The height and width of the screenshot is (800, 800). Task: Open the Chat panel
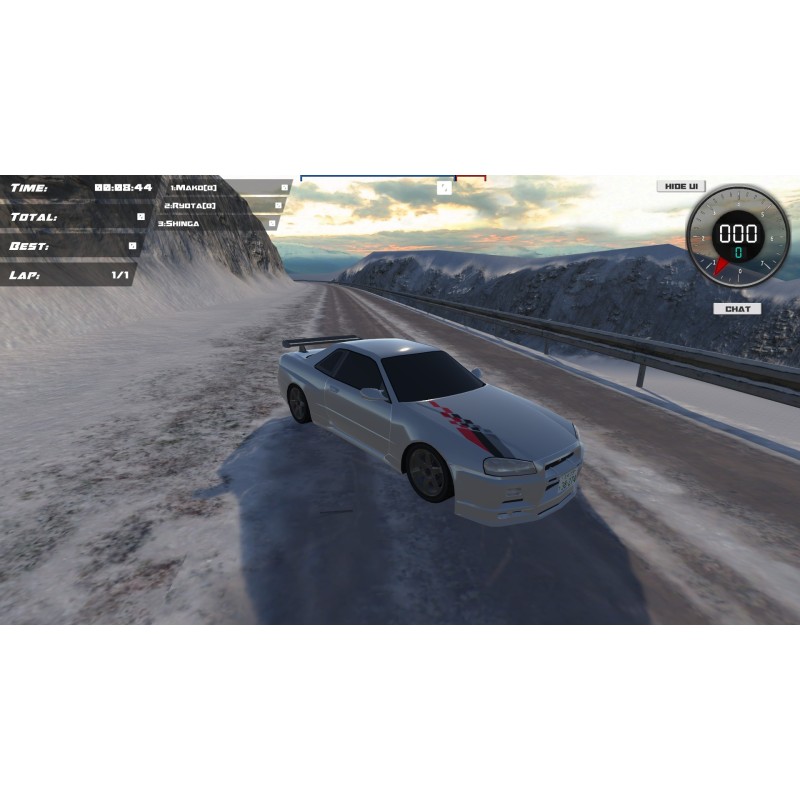737,309
